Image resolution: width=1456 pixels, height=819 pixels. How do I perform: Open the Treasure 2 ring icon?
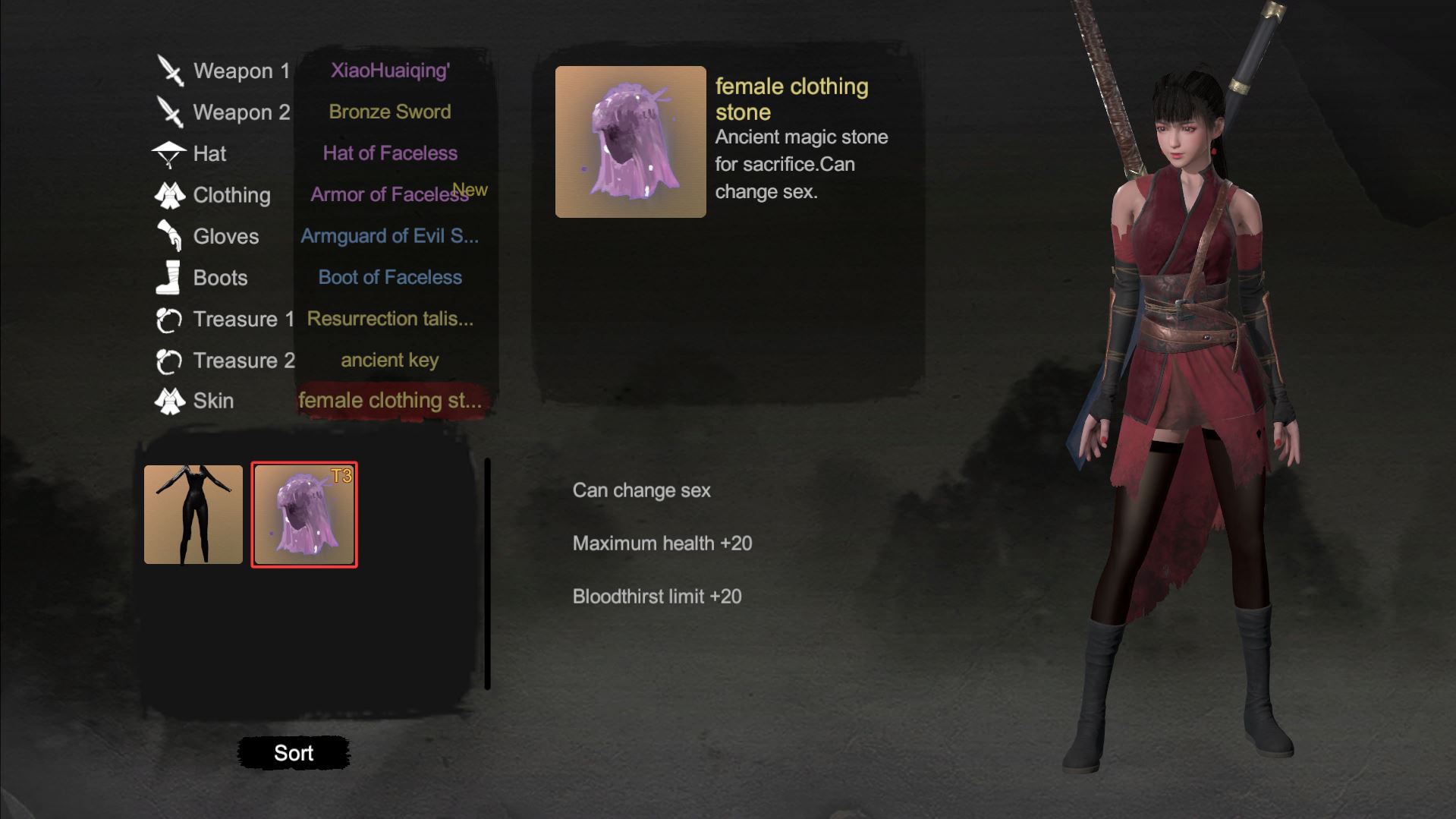pyautogui.click(x=168, y=359)
